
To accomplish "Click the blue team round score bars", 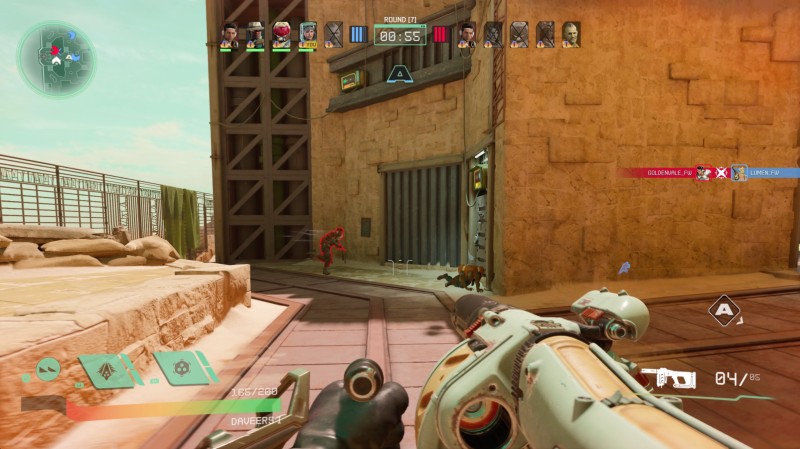I will 359,35.
